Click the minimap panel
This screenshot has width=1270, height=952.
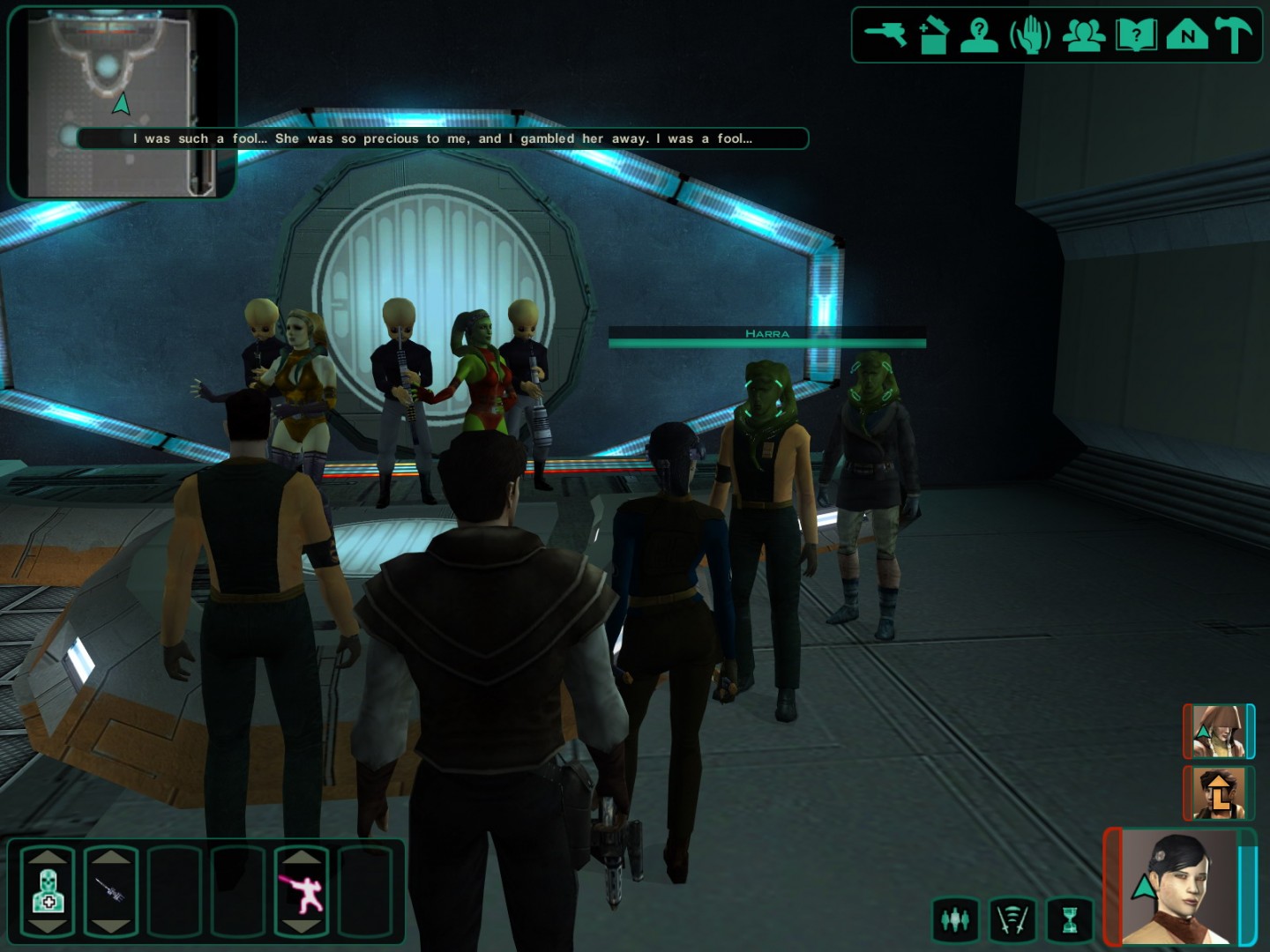click(122, 101)
